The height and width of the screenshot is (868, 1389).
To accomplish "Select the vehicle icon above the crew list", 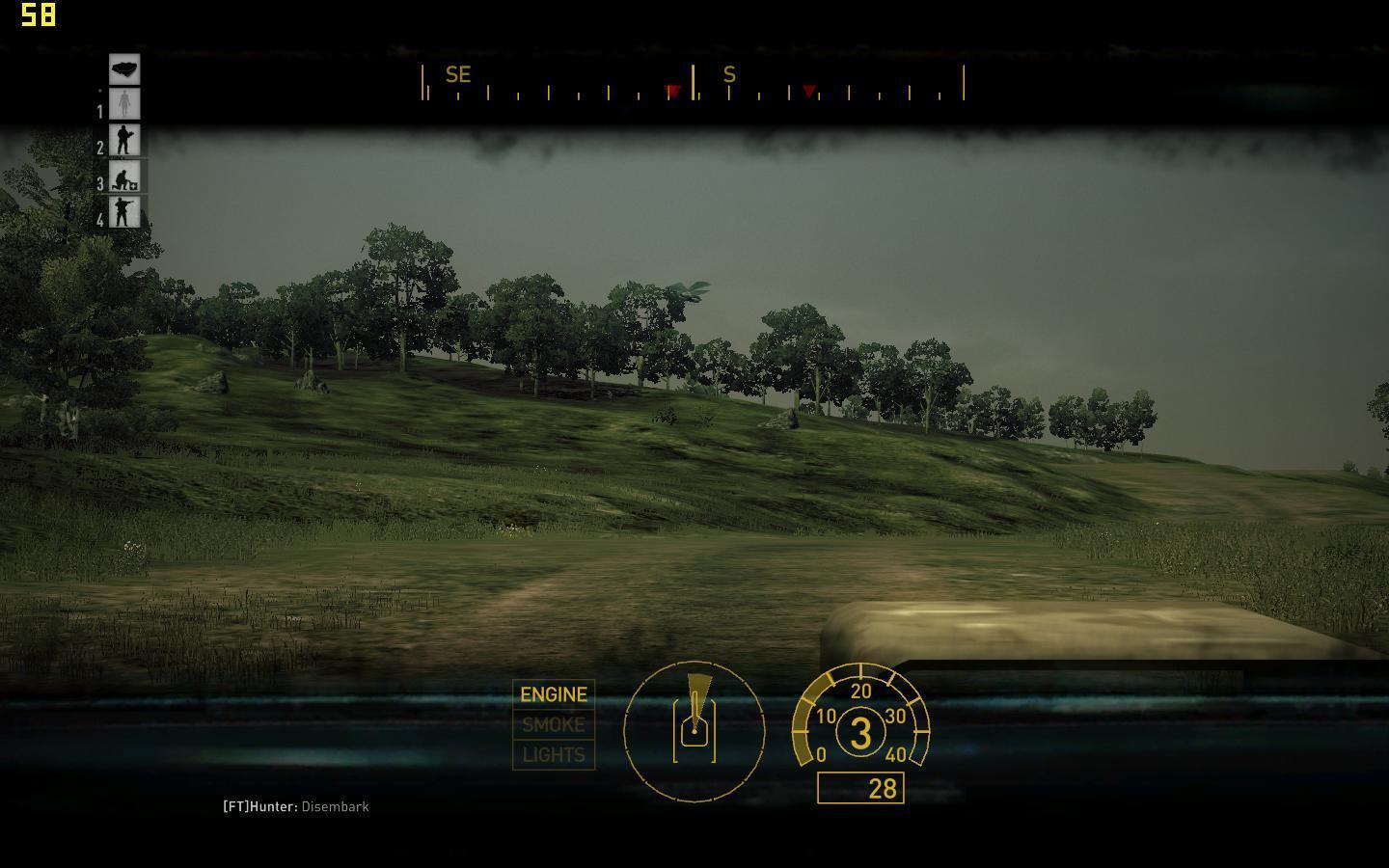I will pos(124,68).
